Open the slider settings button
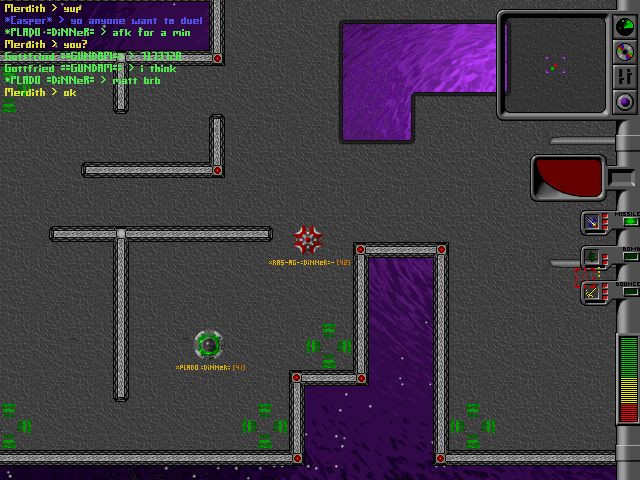The width and height of the screenshot is (640, 480). [625, 75]
